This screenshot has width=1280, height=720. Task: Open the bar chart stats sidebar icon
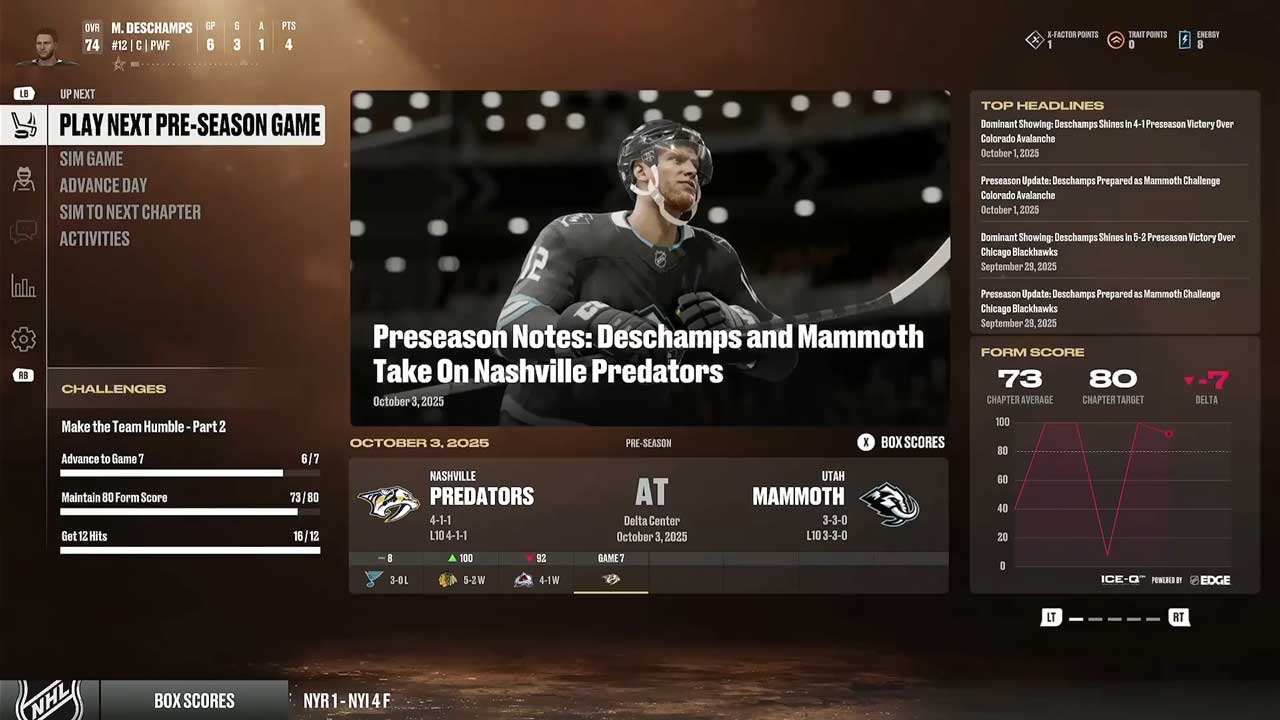pos(23,287)
